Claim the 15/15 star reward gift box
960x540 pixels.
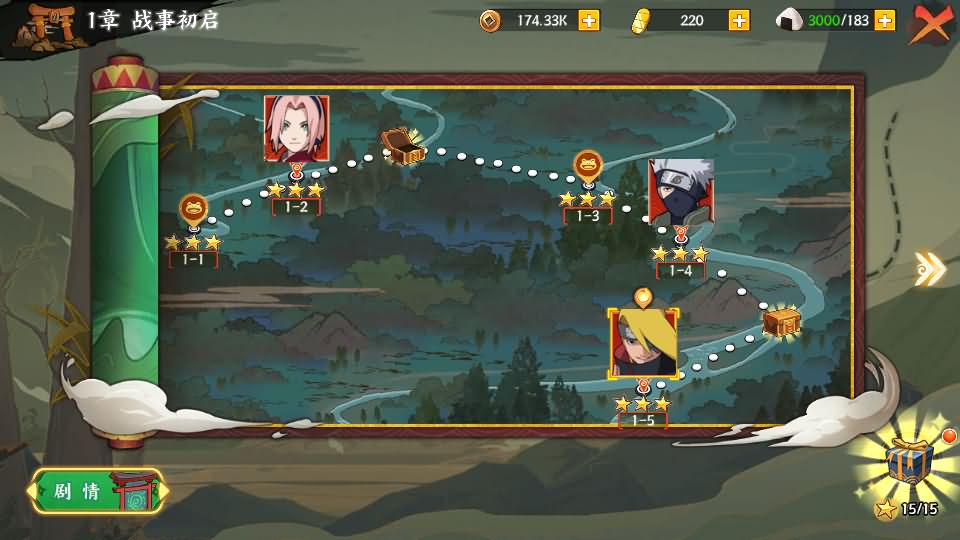pyautogui.click(x=909, y=463)
